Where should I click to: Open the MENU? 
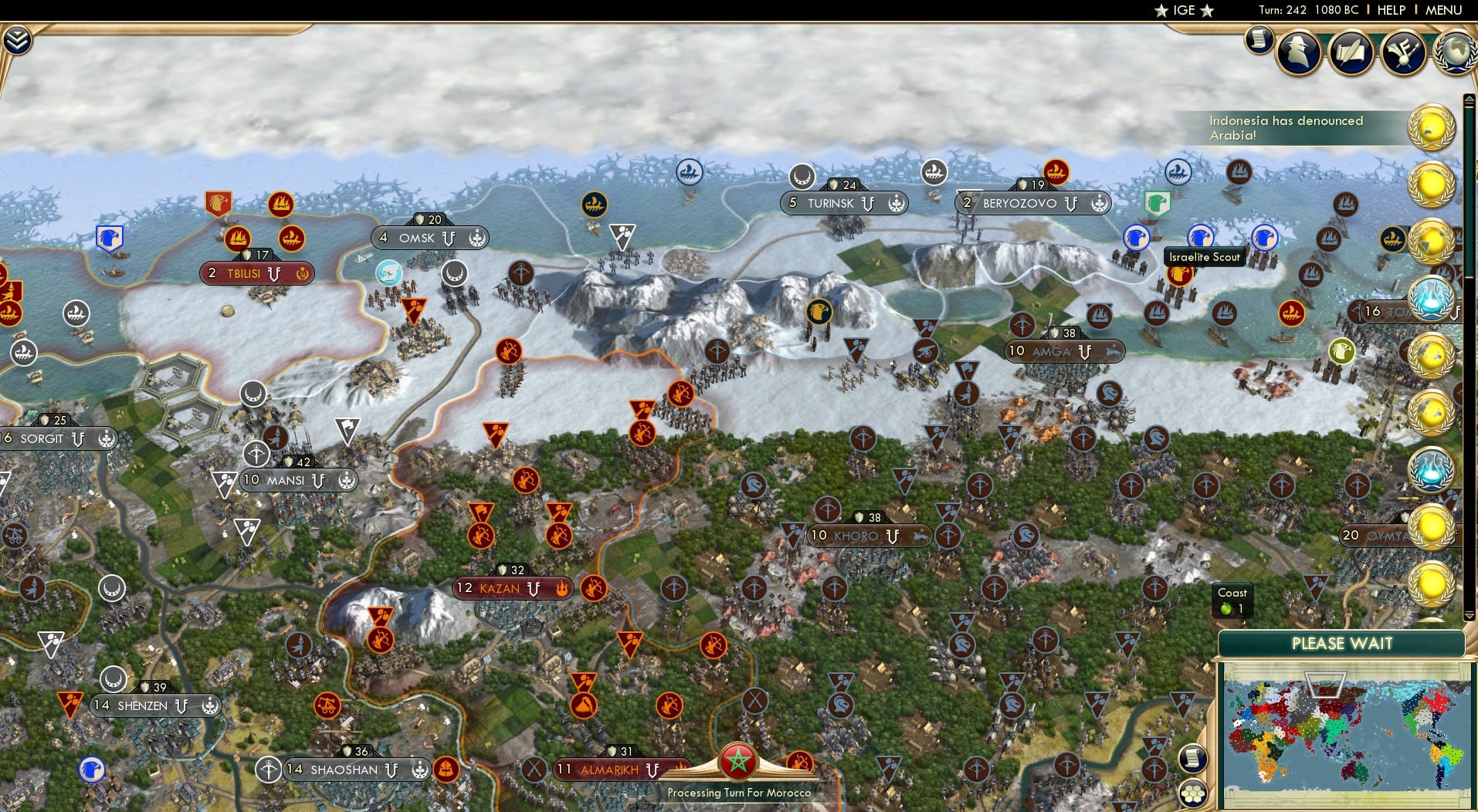tap(1446, 10)
